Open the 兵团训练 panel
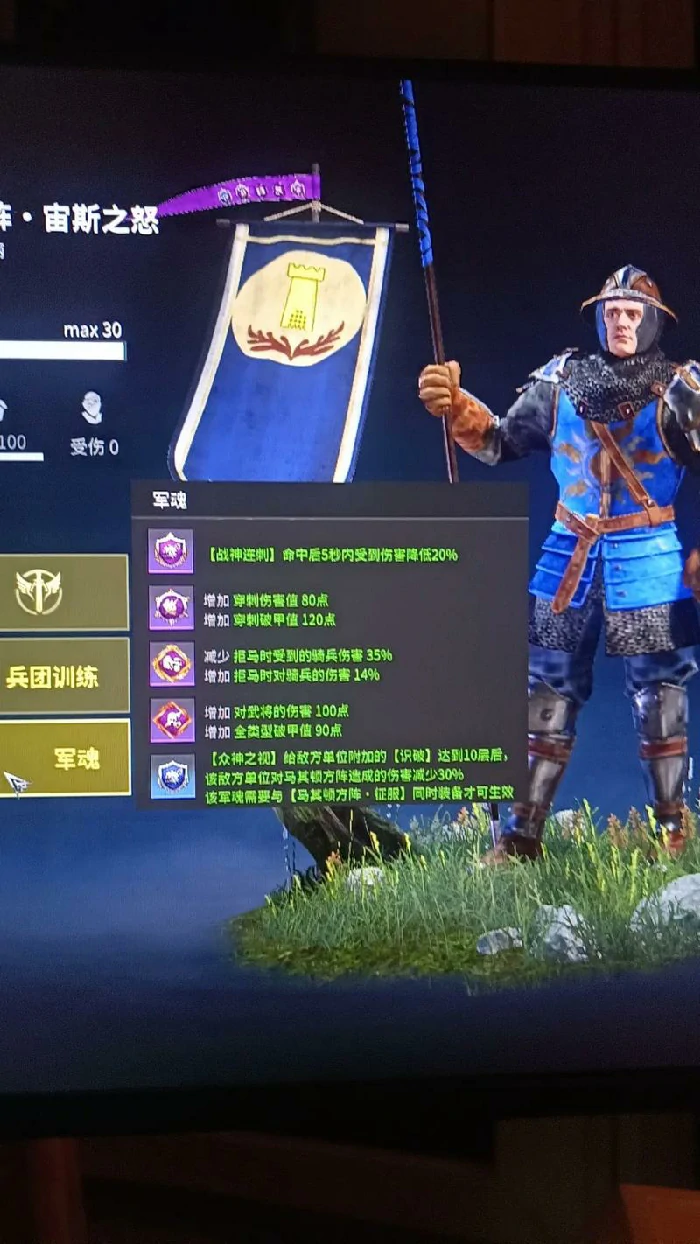This screenshot has height=1244, width=700. pos(60,676)
